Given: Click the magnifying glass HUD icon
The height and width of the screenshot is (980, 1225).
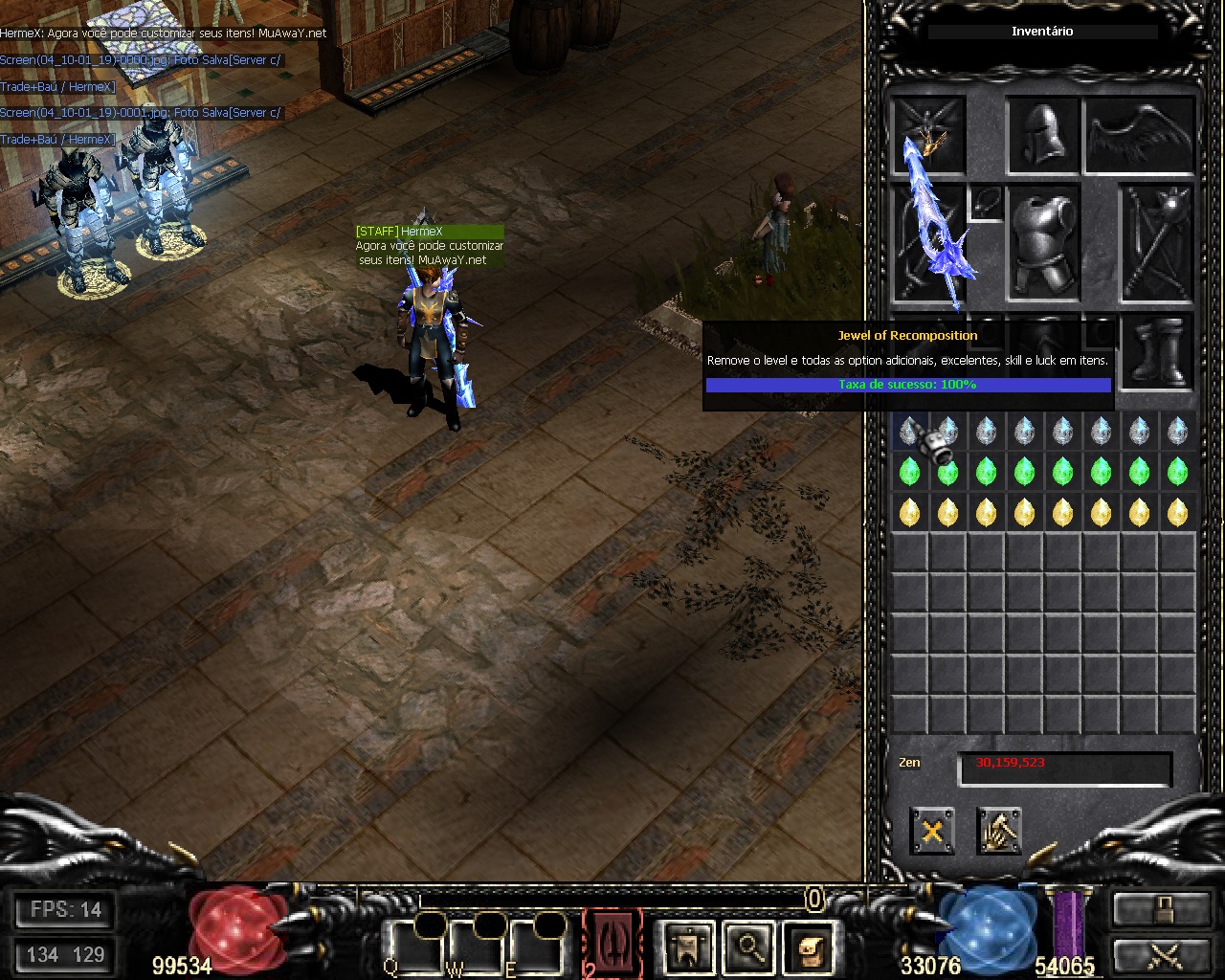Looking at the screenshot, I should click(749, 947).
